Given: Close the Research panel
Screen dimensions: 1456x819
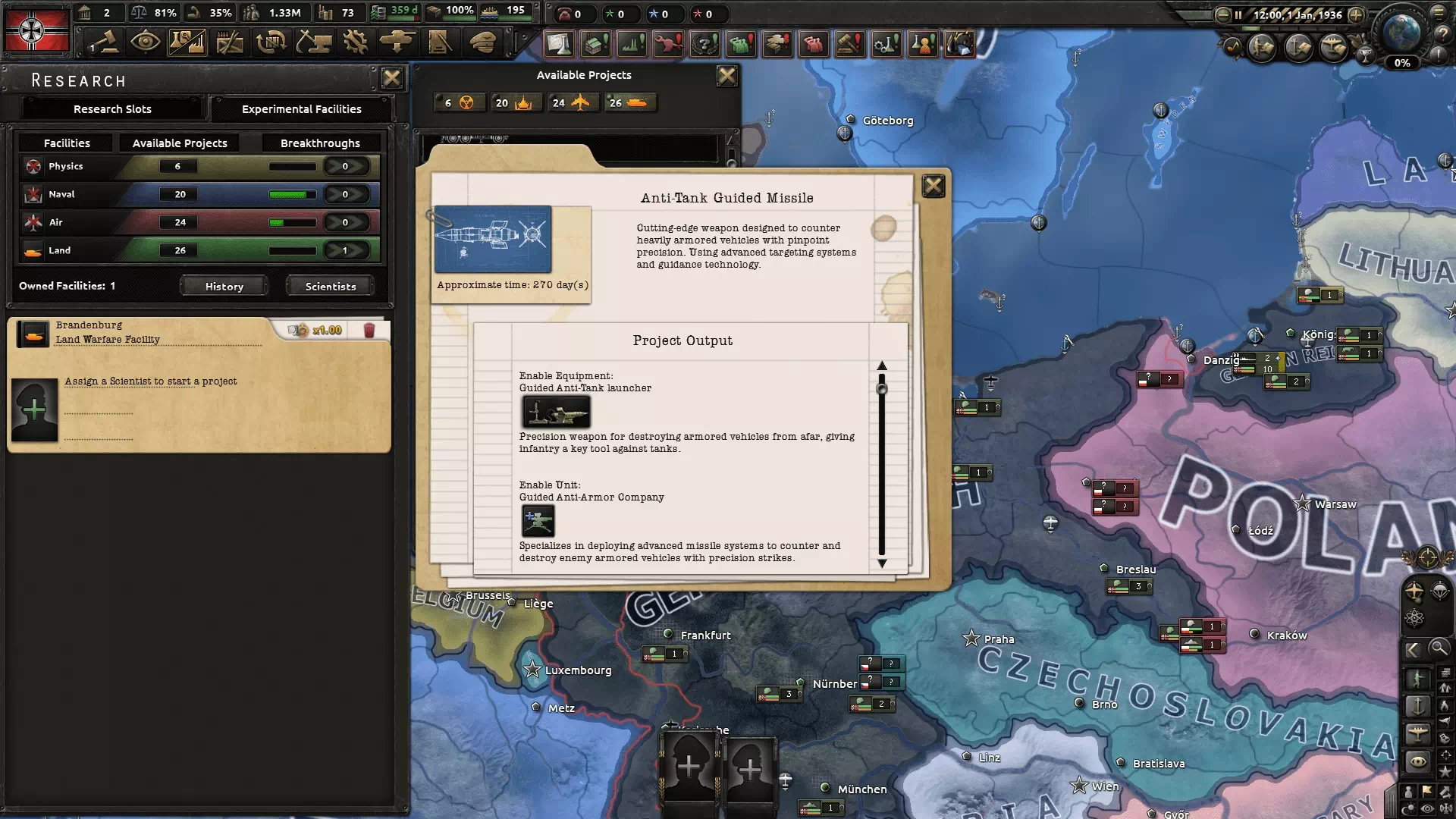Looking at the screenshot, I should click(391, 78).
